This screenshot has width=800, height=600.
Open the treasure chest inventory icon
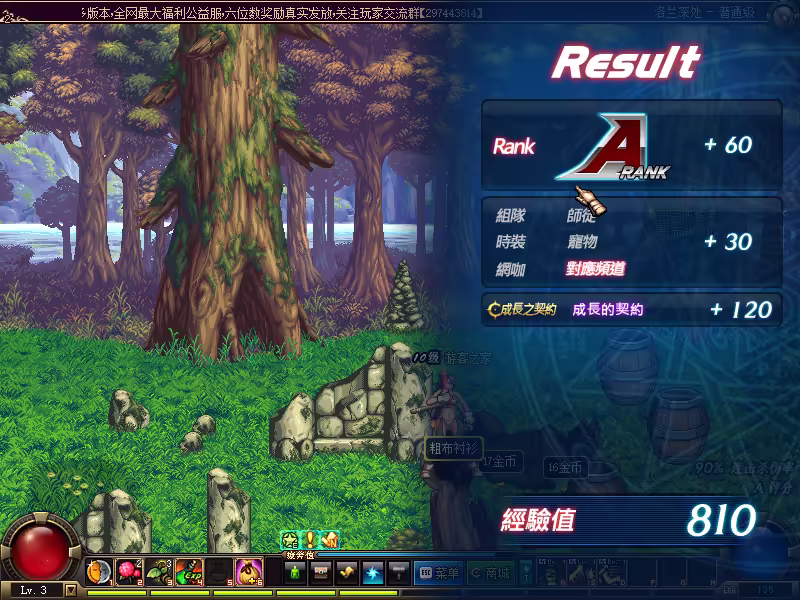[x=321, y=572]
